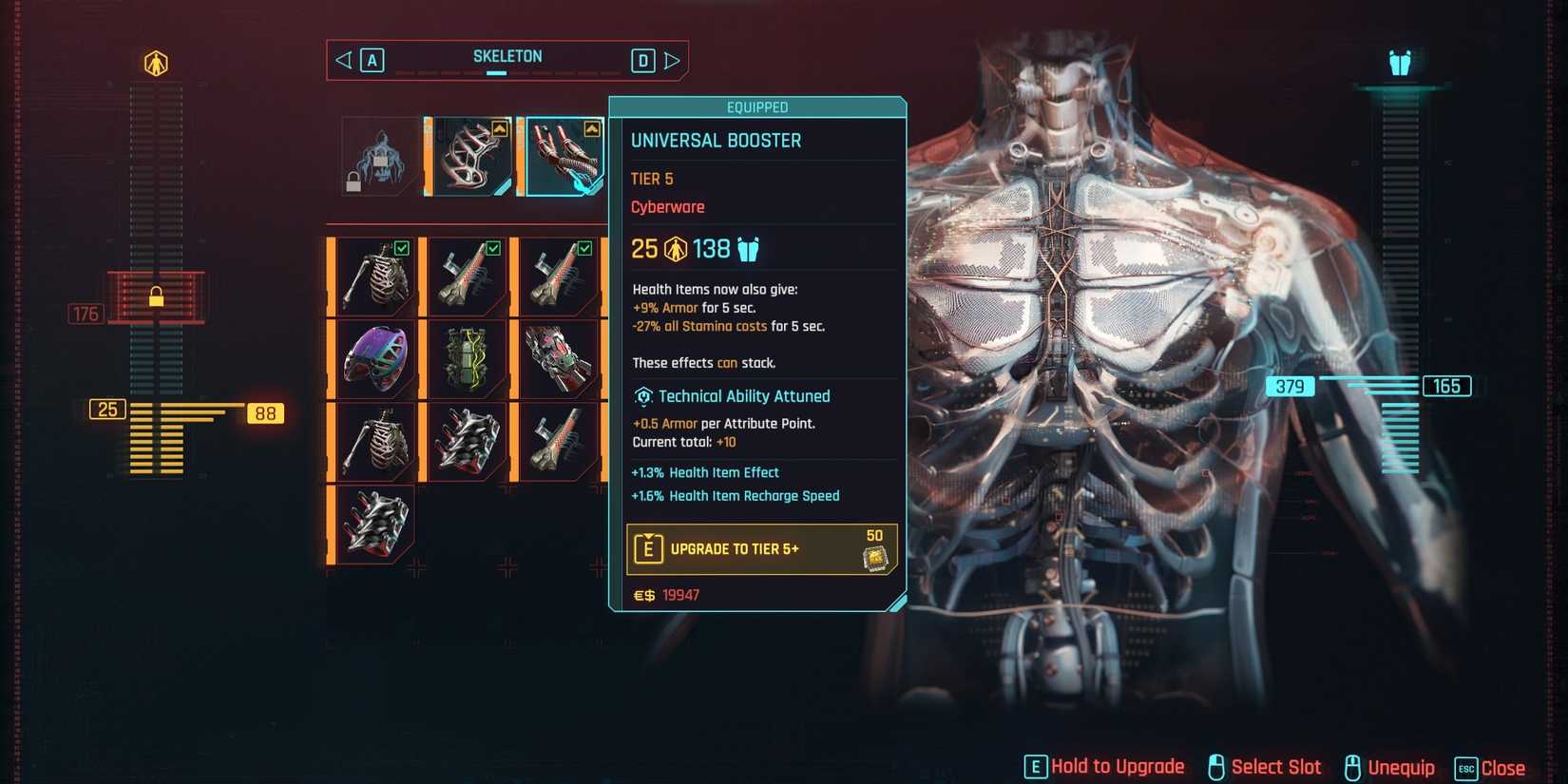Viewport: 1568px width, 784px height.
Task: Go to the next cyberware category arrow
Action: click(x=672, y=61)
